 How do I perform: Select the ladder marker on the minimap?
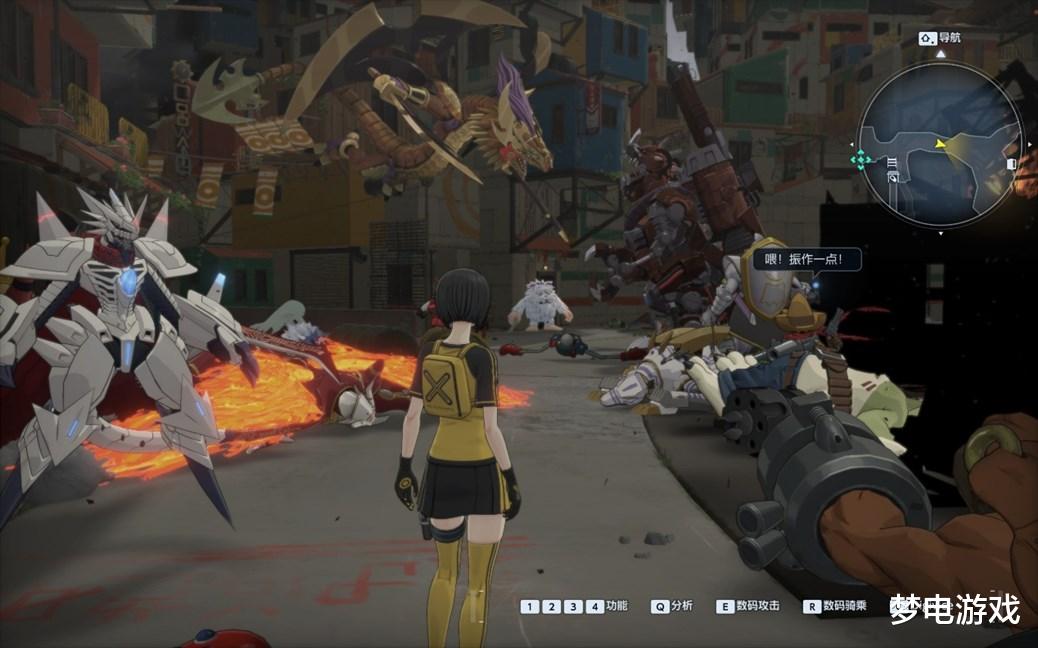(x=891, y=162)
